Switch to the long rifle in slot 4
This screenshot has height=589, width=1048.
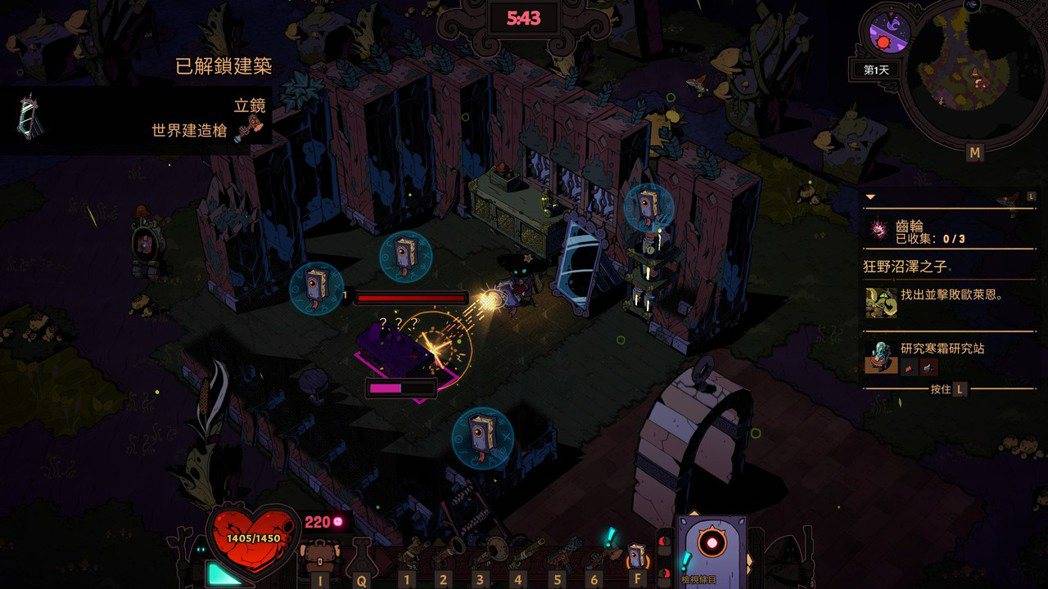click(x=520, y=554)
